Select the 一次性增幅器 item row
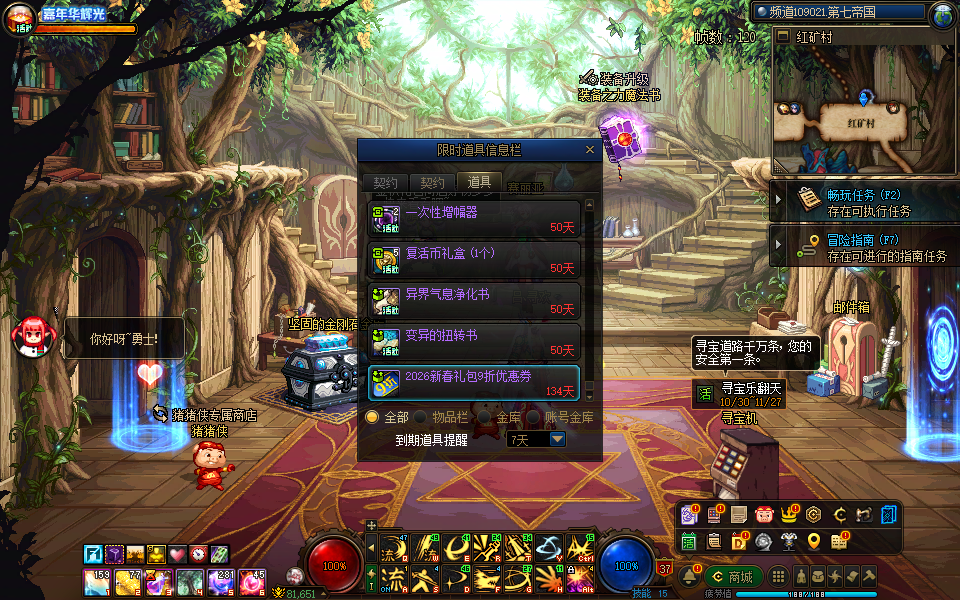Viewport: 960px width, 600px height. tap(474, 218)
